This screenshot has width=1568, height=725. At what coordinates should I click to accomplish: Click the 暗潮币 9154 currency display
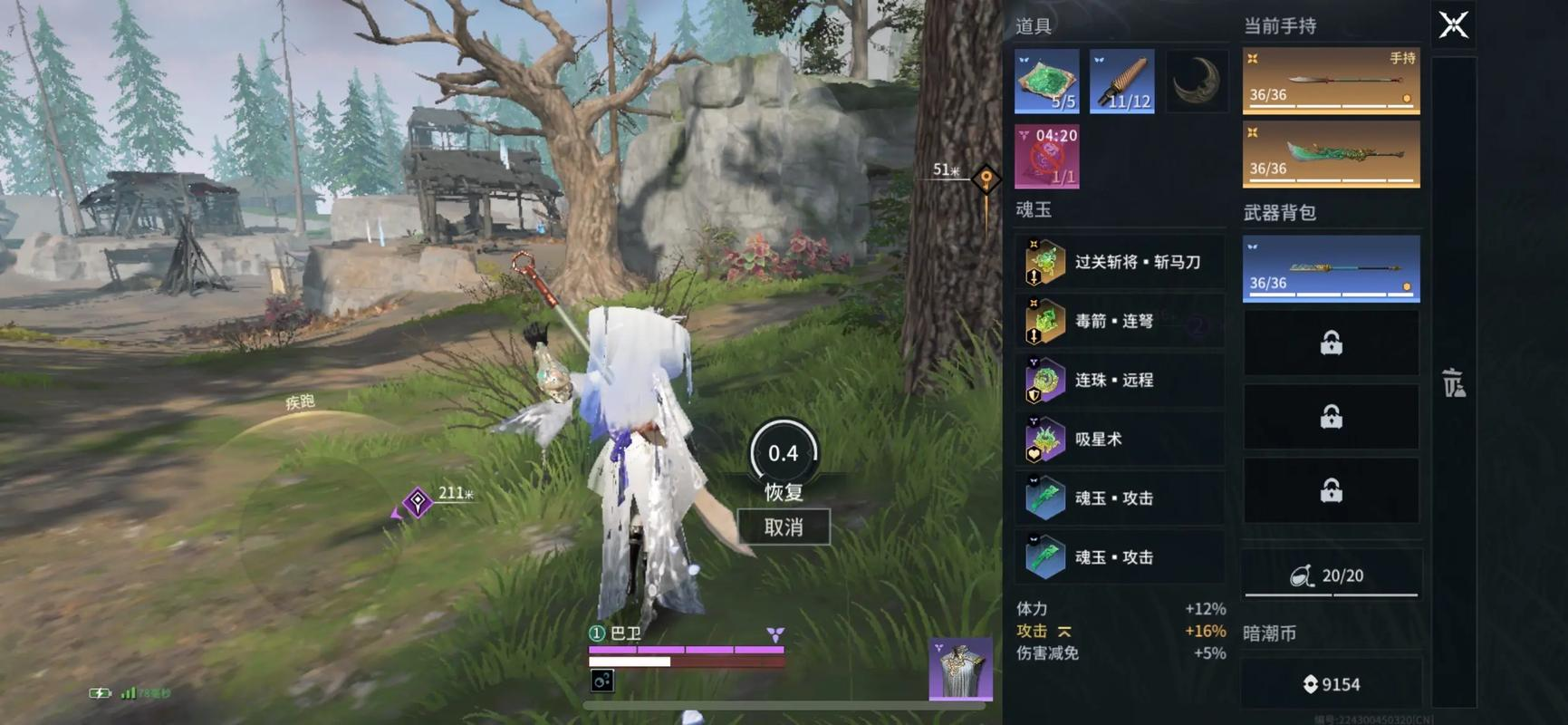[x=1330, y=683]
